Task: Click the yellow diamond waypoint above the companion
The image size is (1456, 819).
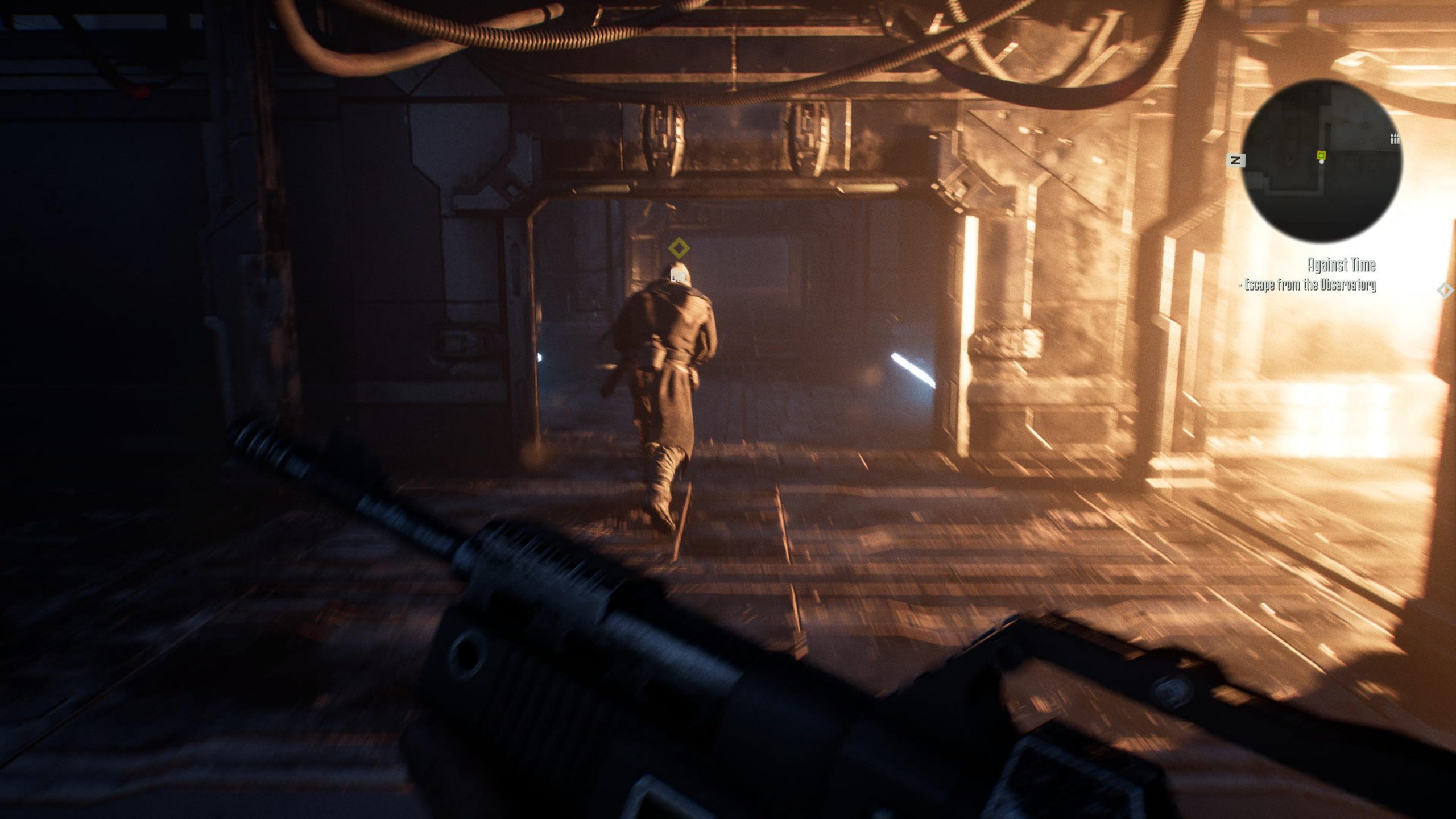Action: 679,249
